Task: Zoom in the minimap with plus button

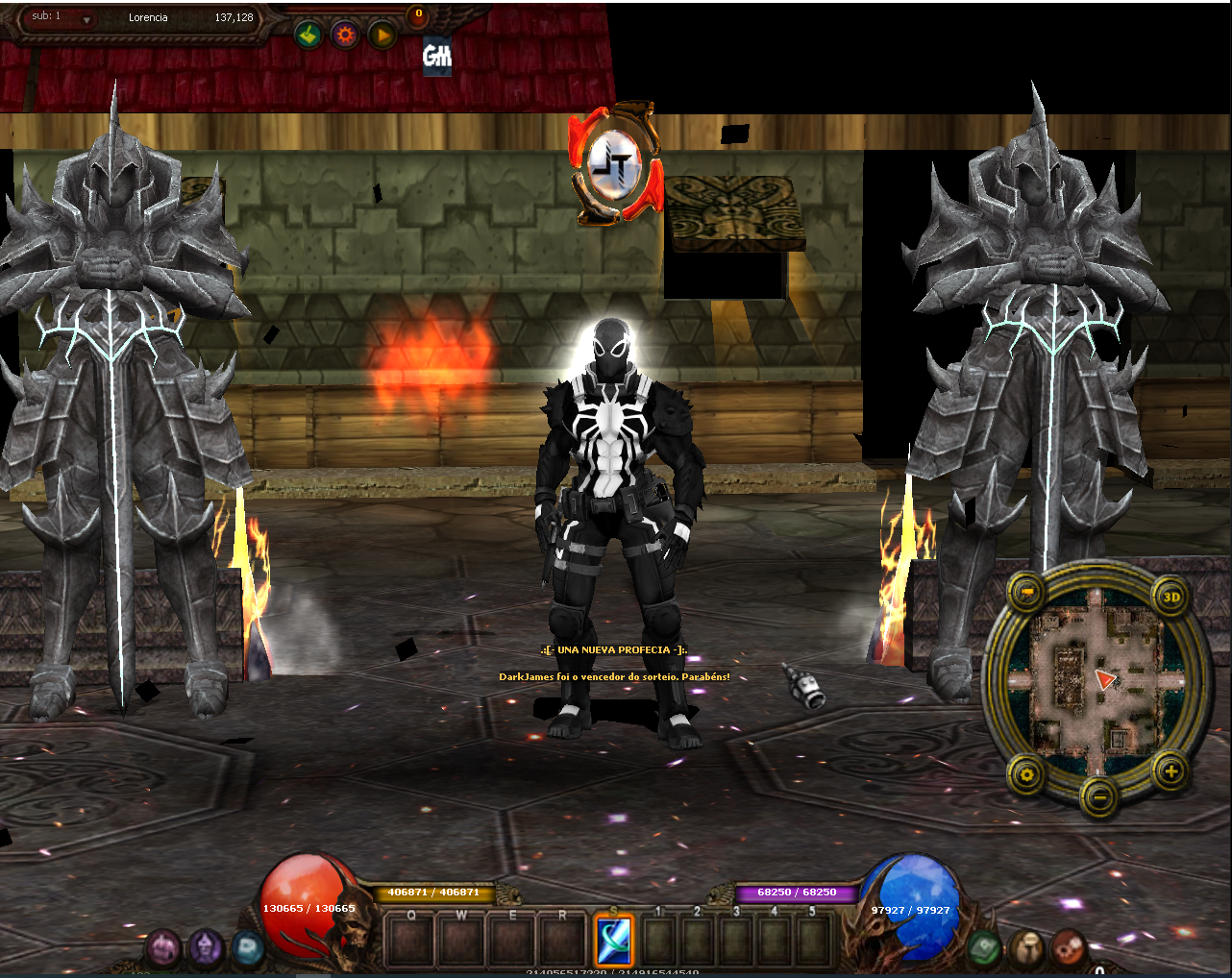Action: click(x=1170, y=770)
